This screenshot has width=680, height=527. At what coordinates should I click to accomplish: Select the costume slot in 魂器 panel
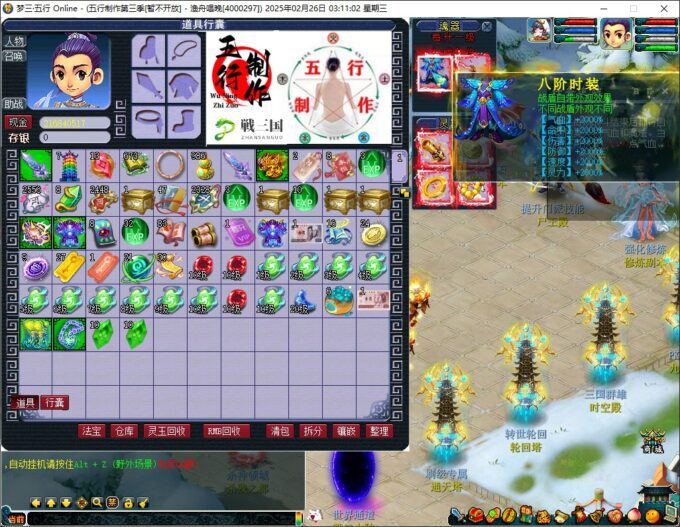[x=432, y=74]
